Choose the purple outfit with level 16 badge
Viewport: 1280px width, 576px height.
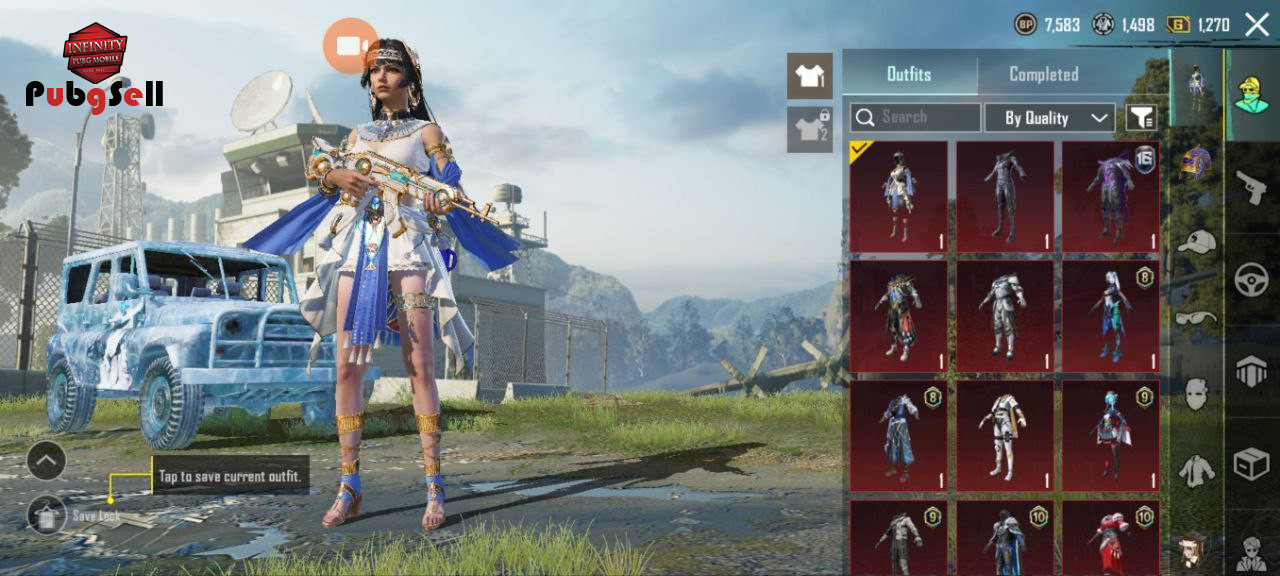[1110, 196]
